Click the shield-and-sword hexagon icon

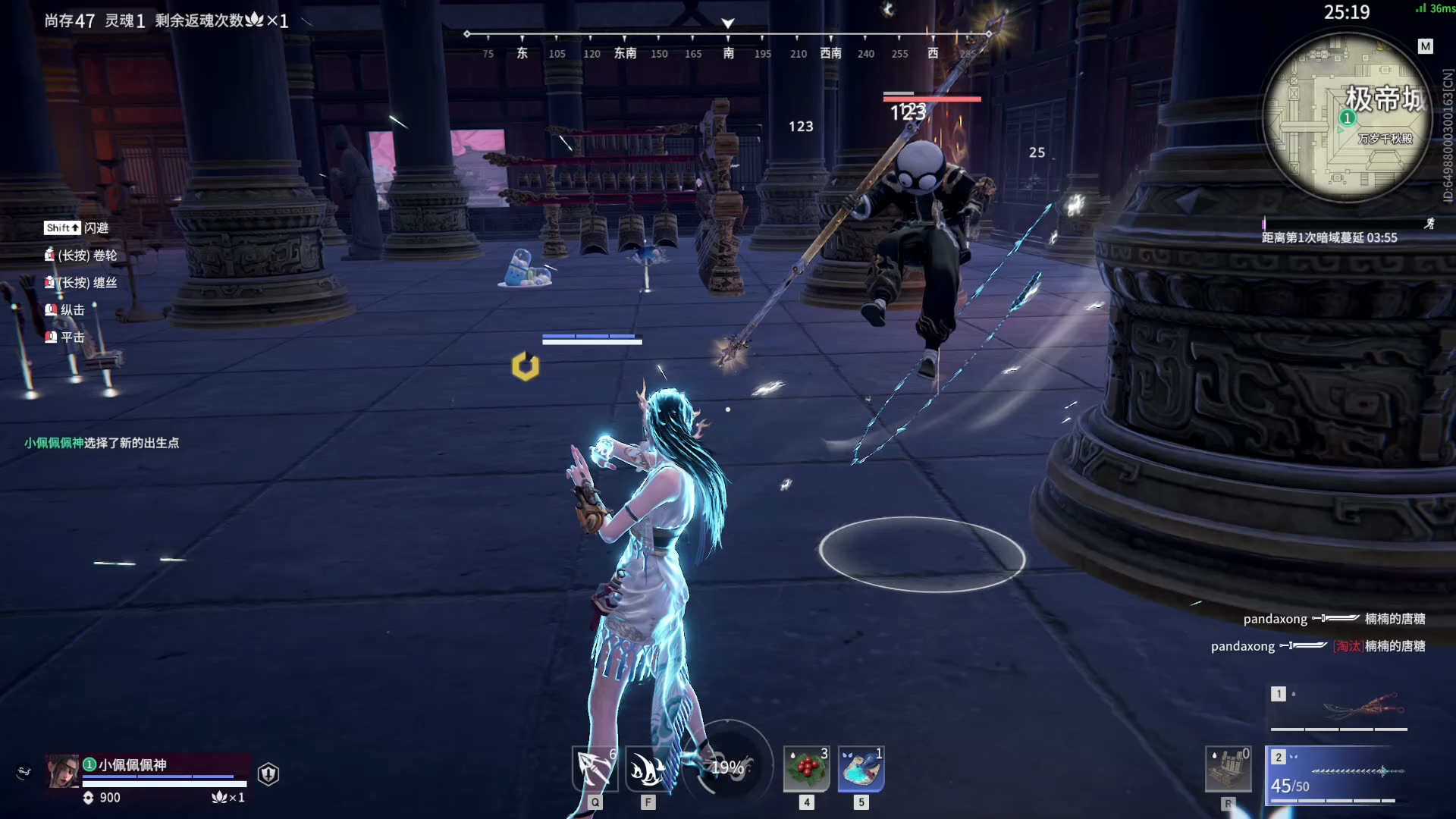(x=268, y=773)
